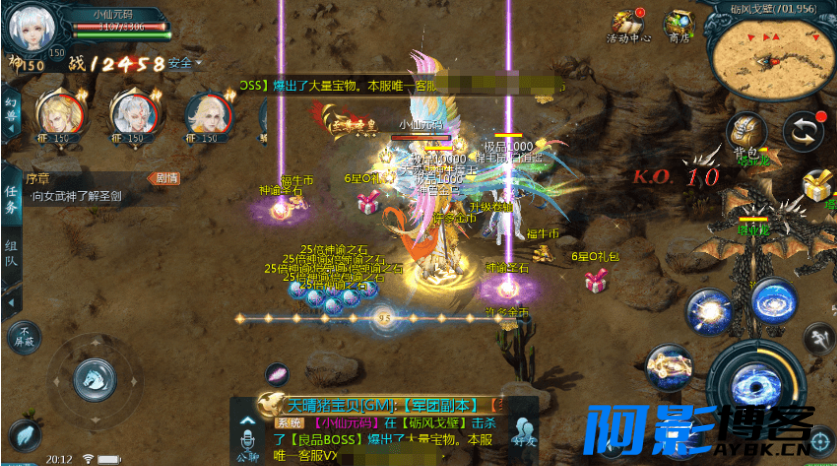Click the circular swap arrows button
Viewport: 837px width, 466px height.
pyautogui.click(x=802, y=131)
